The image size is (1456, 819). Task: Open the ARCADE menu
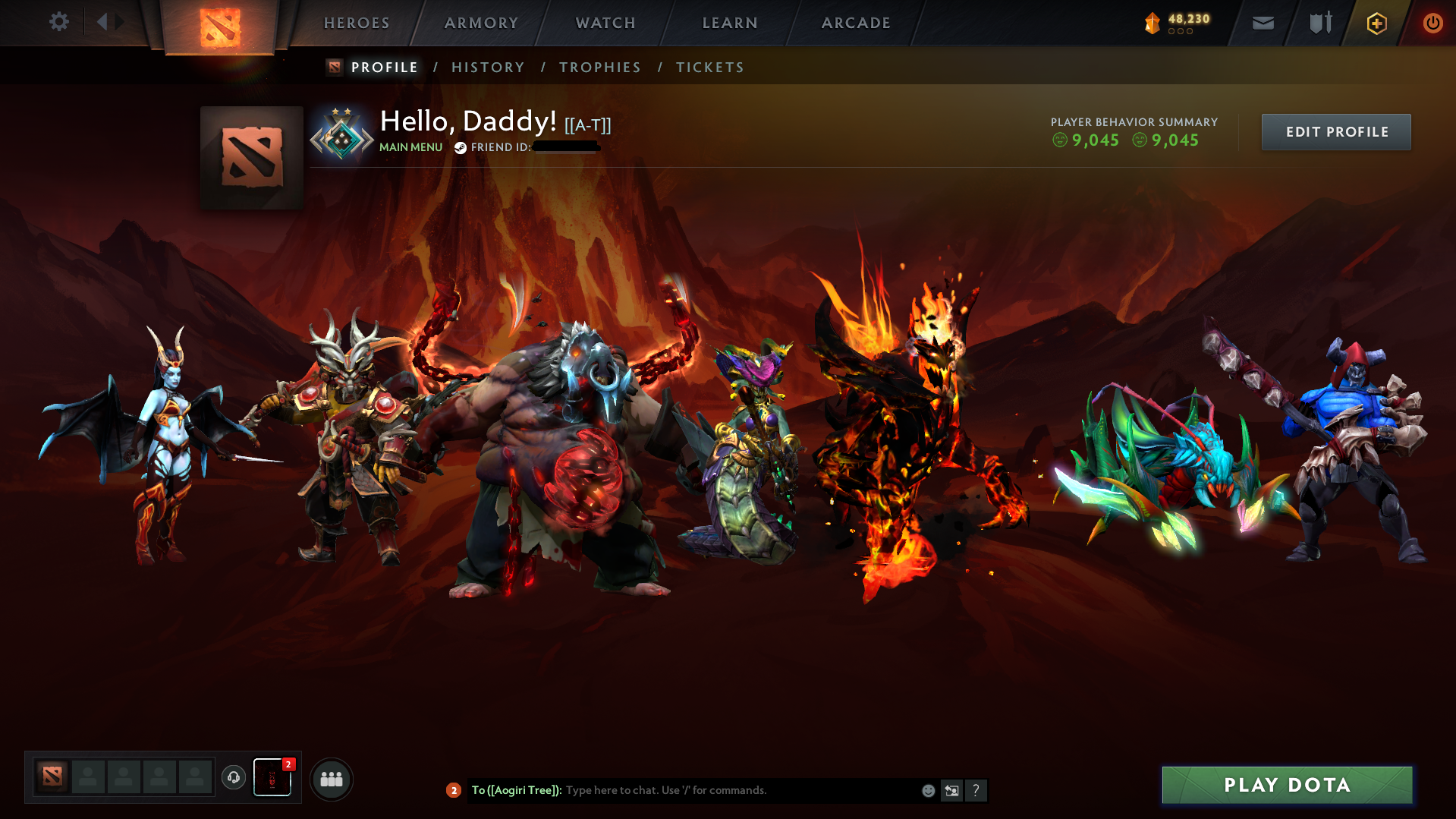(x=856, y=23)
